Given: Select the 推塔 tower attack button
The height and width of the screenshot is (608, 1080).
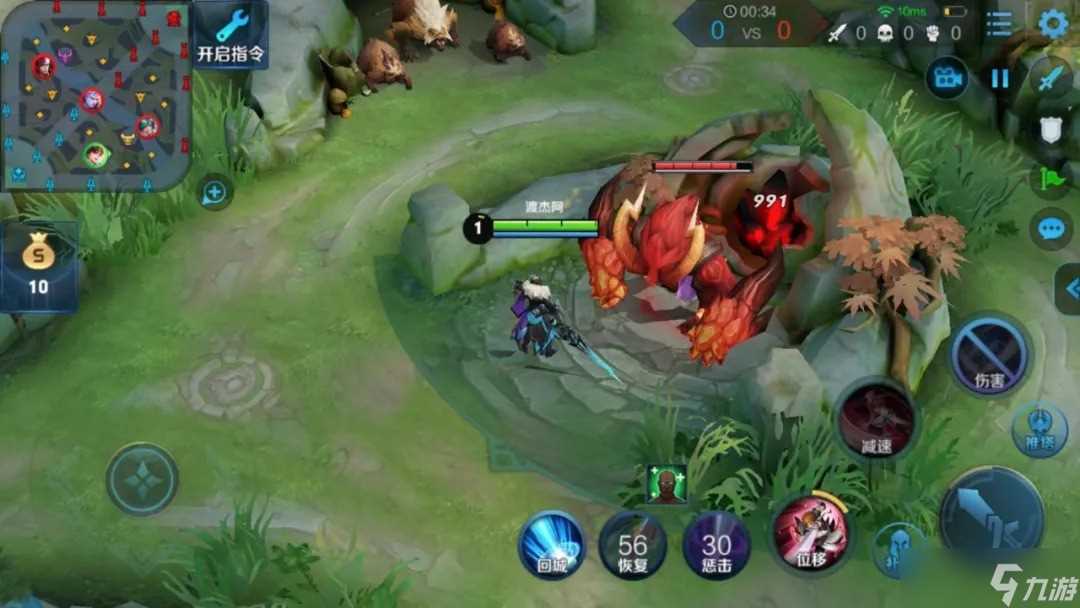Looking at the screenshot, I should (1044, 427).
